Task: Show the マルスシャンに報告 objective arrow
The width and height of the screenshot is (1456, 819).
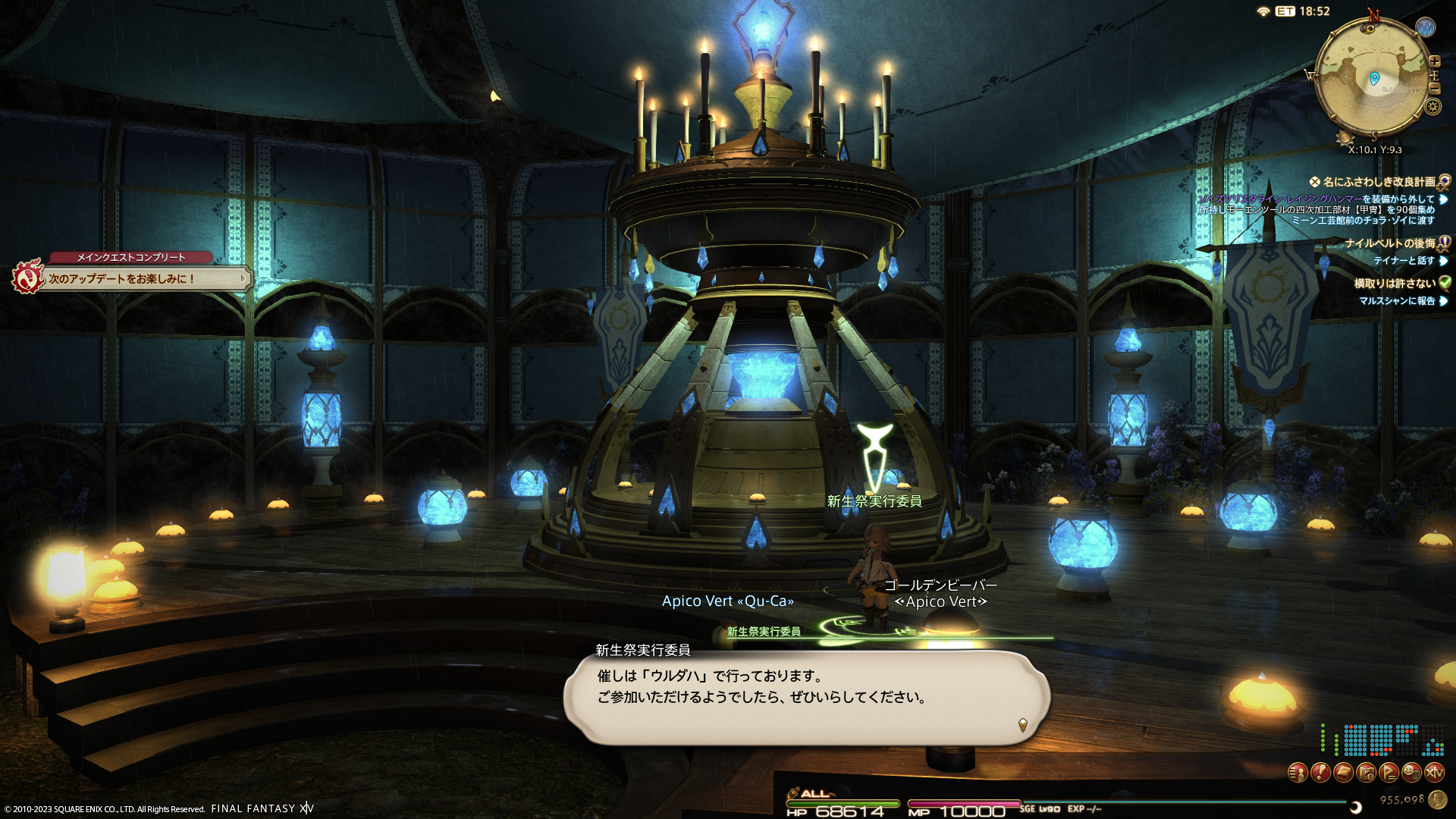Action: point(1443,301)
